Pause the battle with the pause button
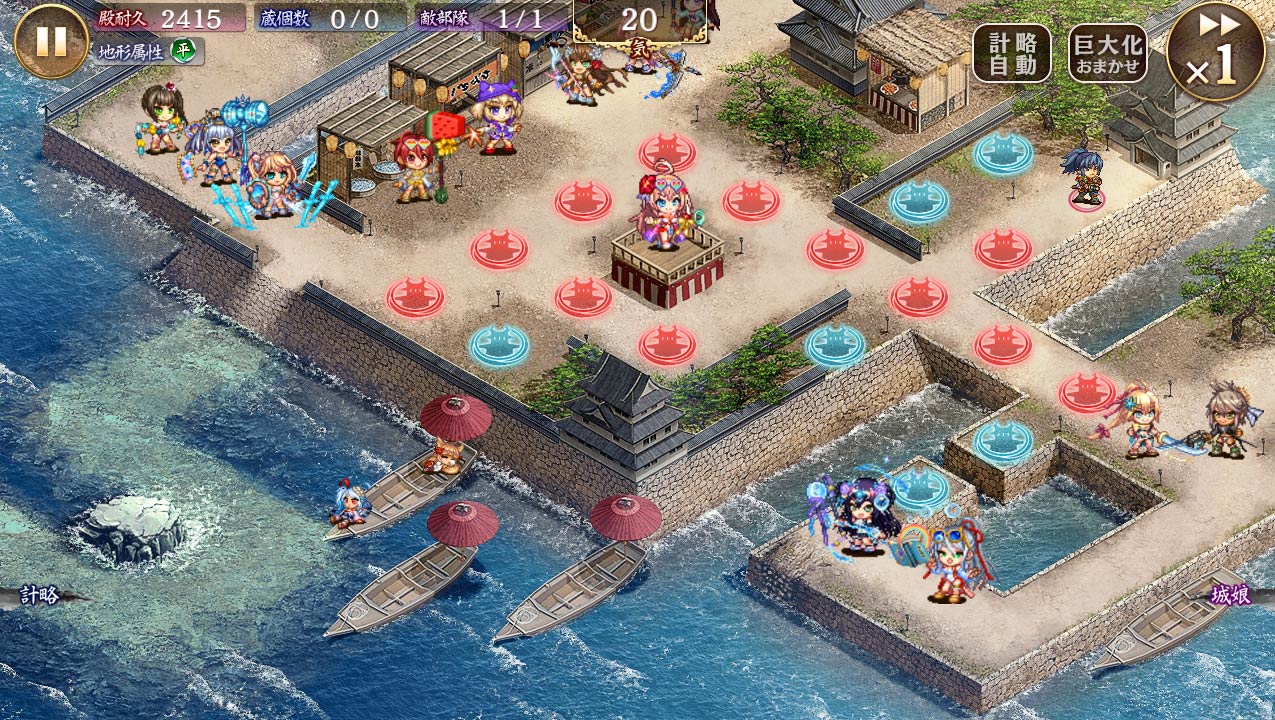The width and height of the screenshot is (1275, 720). (x=51, y=41)
